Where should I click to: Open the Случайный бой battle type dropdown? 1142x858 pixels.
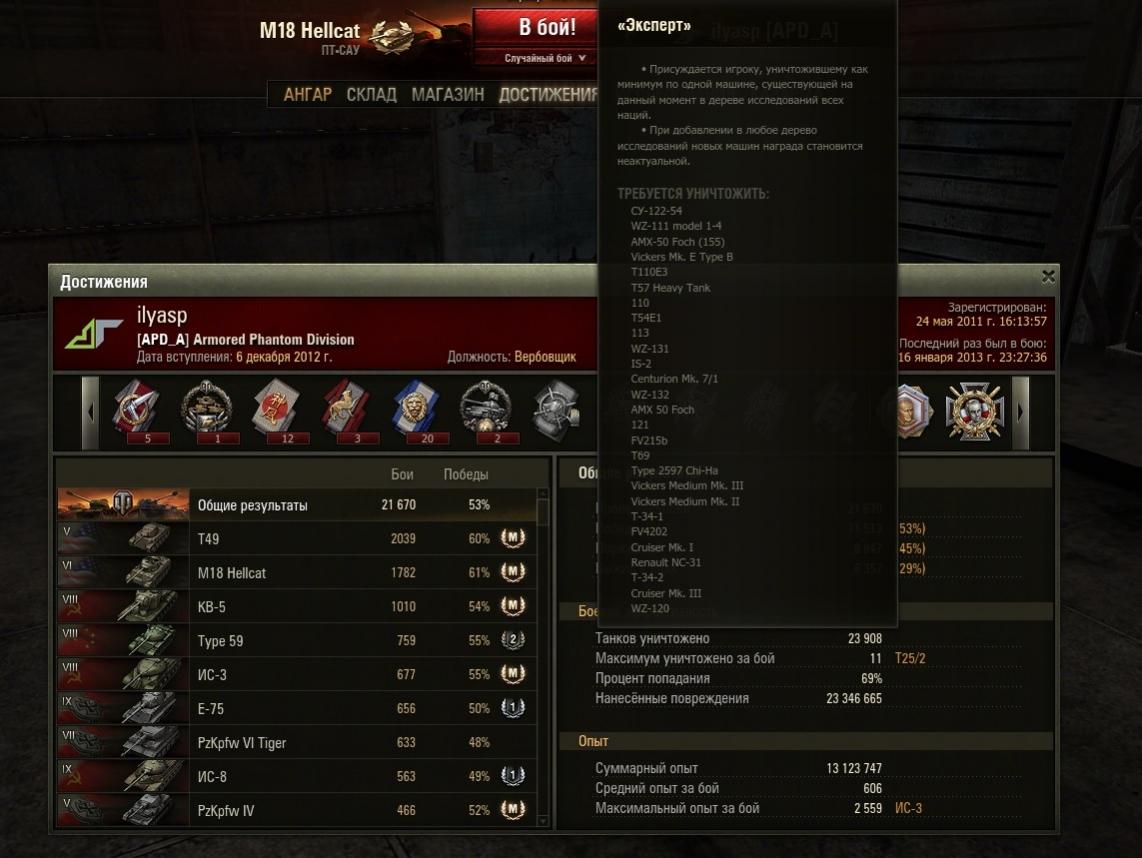[x=545, y=58]
